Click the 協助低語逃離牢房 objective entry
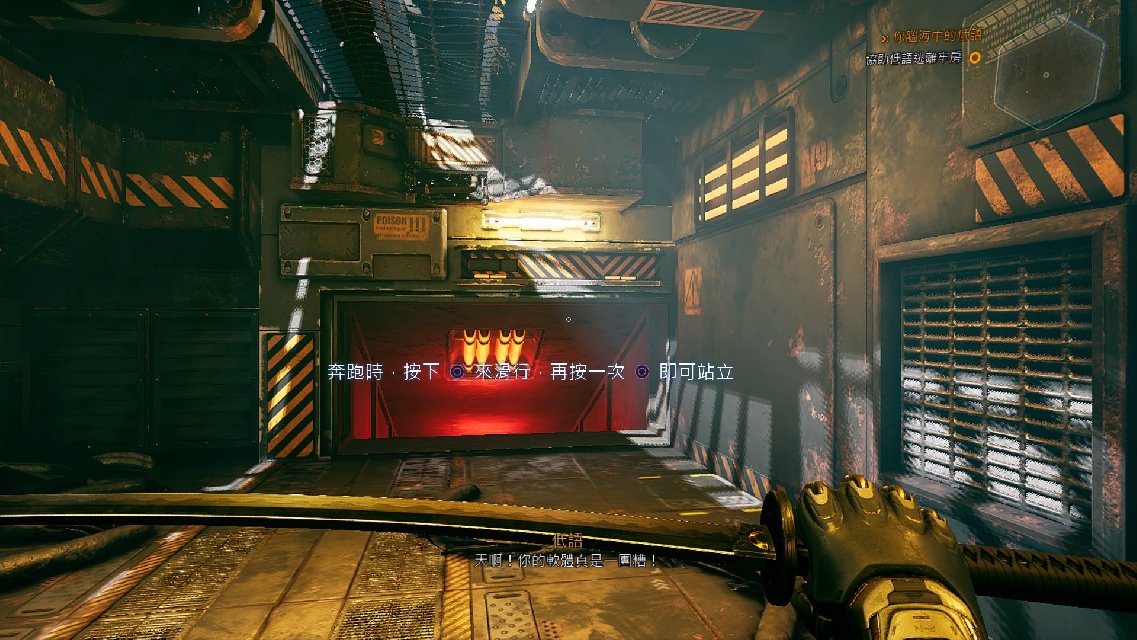 pos(914,58)
